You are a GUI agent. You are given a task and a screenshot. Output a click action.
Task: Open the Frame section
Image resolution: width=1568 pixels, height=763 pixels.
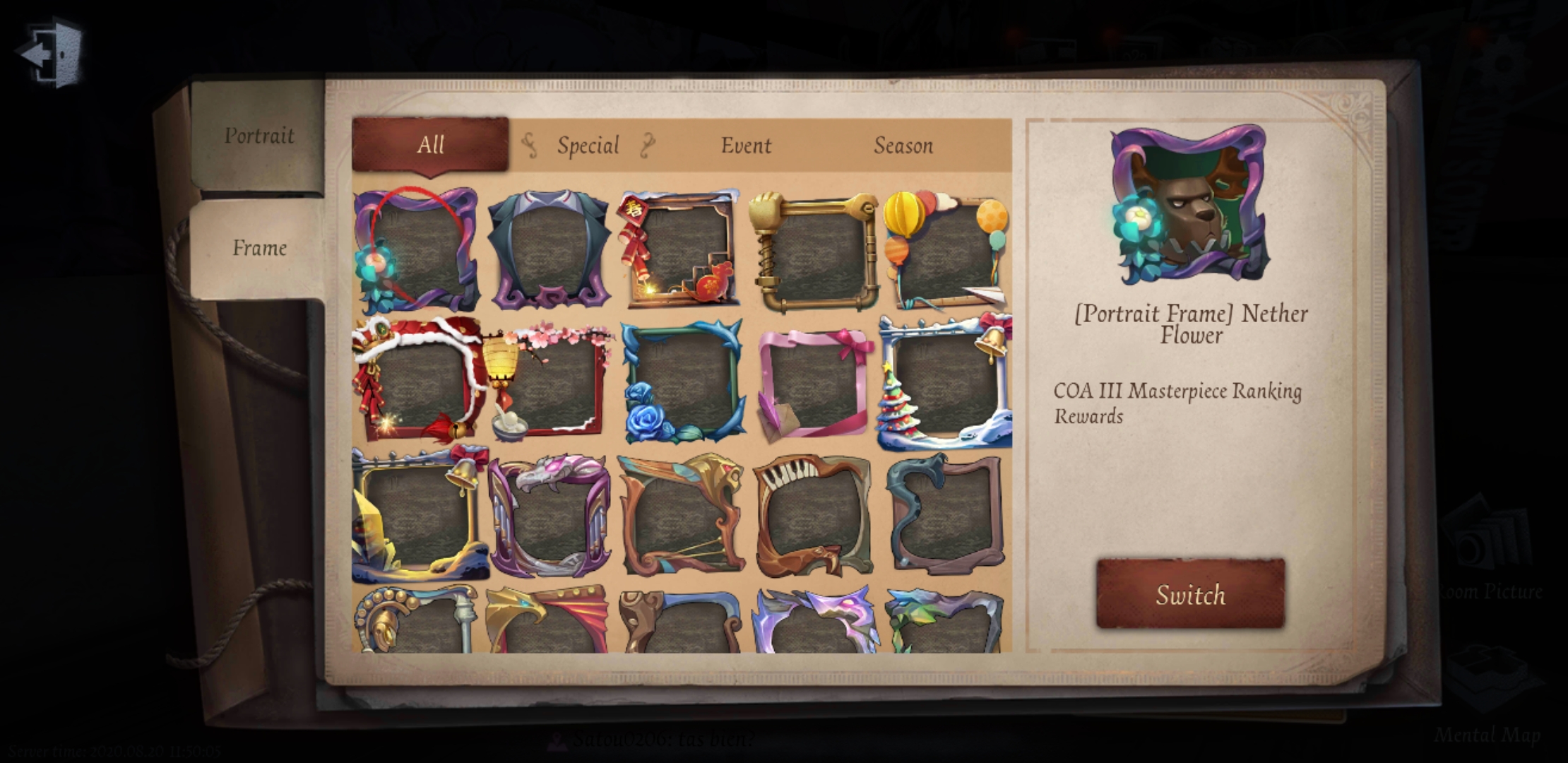(259, 248)
